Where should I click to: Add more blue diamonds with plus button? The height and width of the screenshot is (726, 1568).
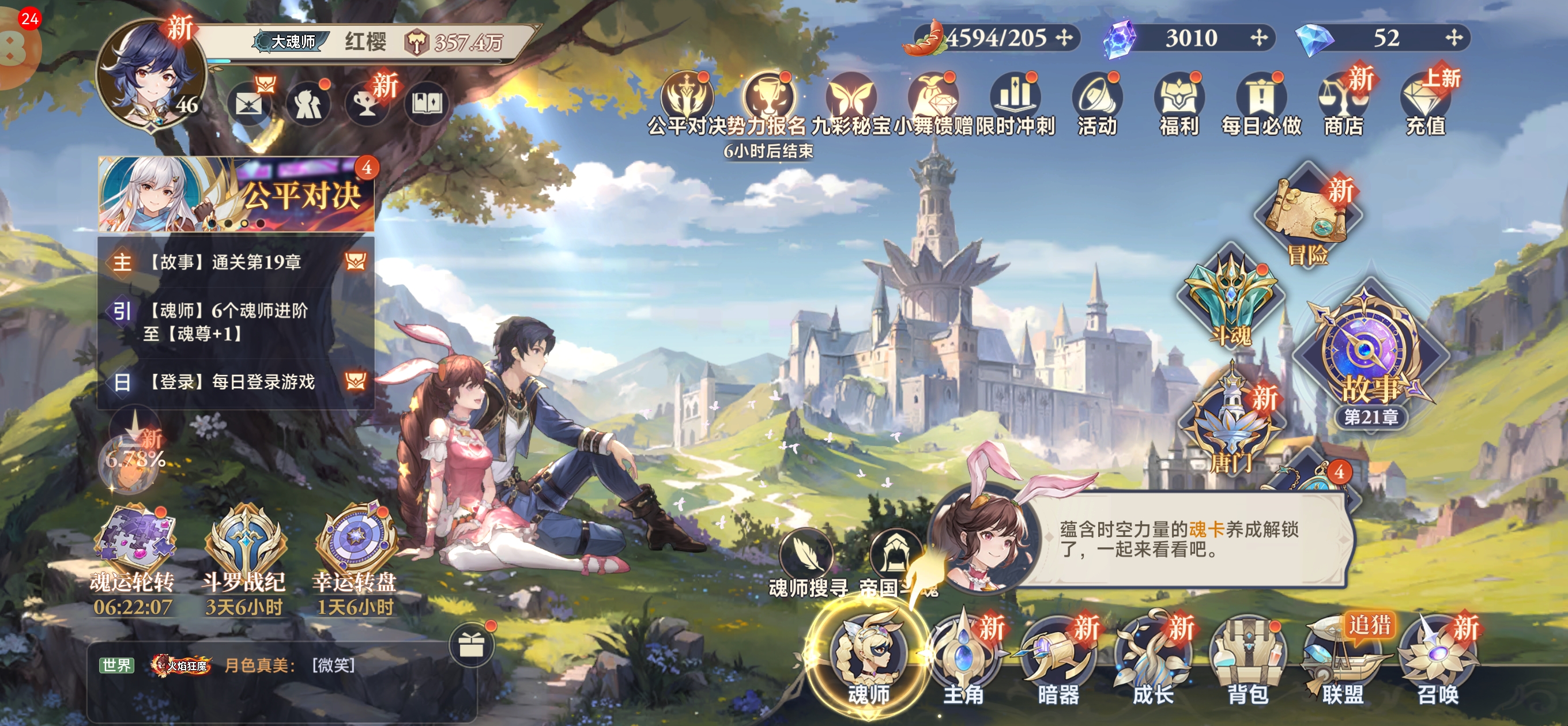click(1454, 37)
